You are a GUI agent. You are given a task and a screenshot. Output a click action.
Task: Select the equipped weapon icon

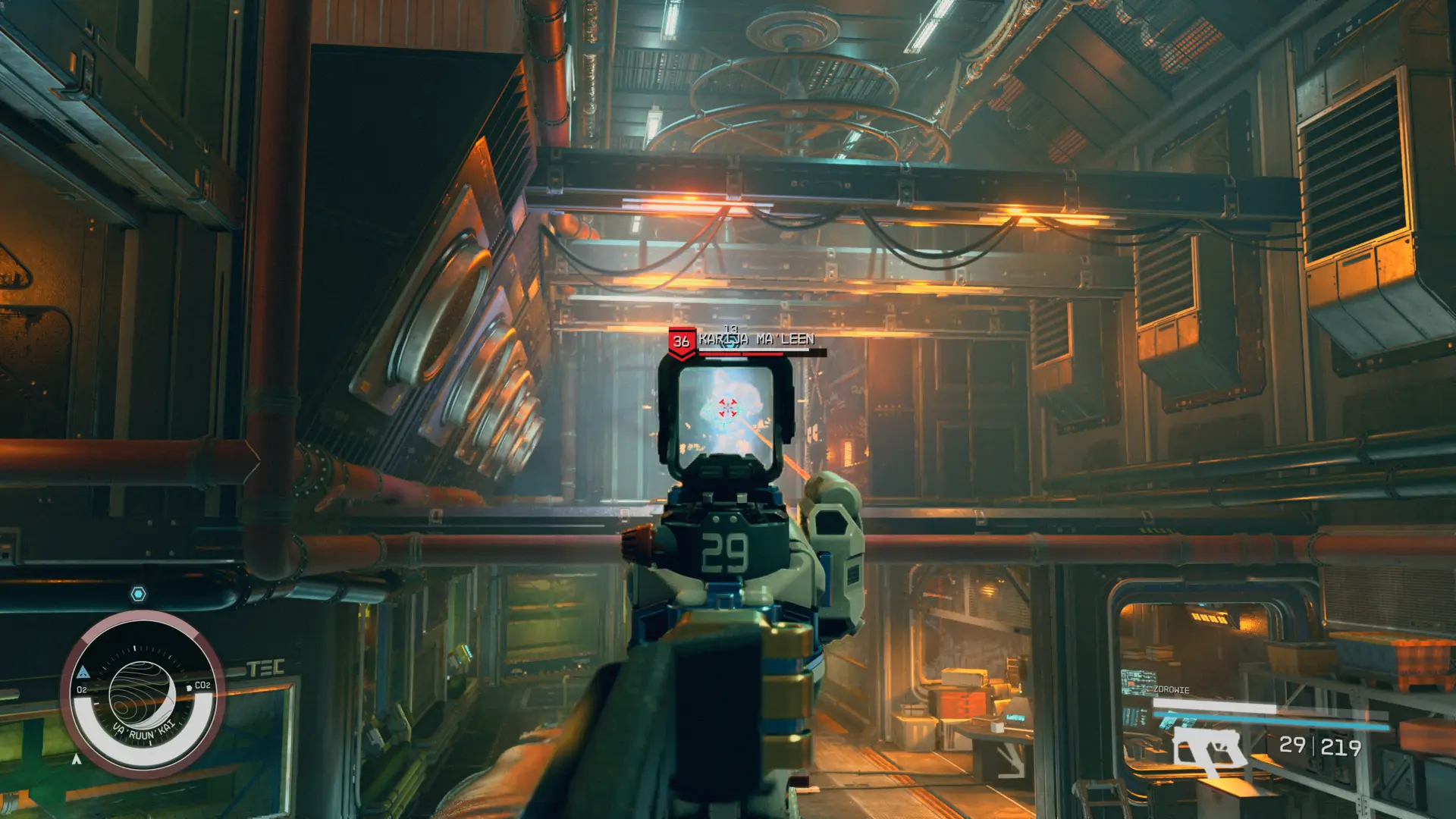point(1207,749)
